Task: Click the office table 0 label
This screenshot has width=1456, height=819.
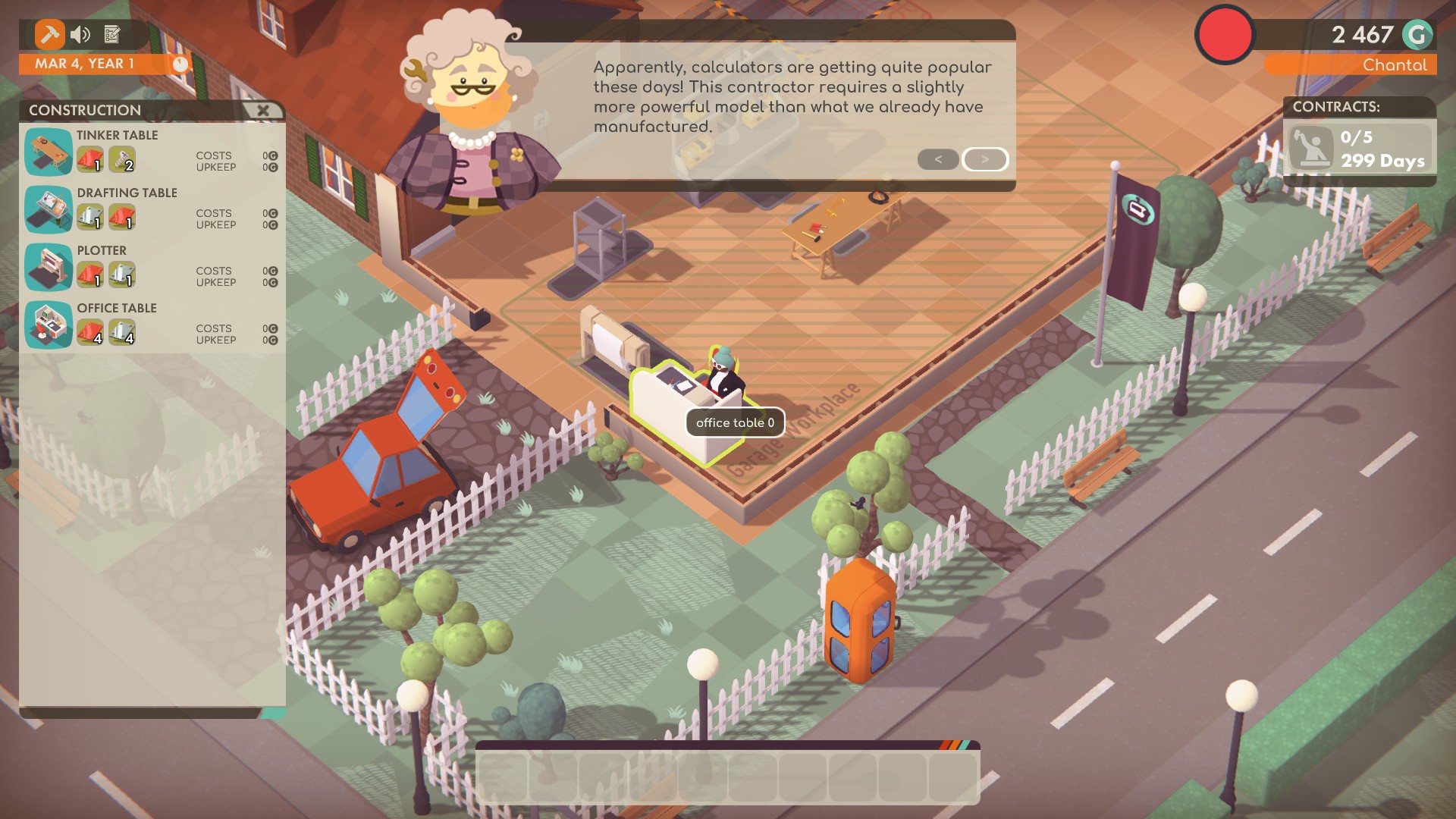Action: tap(735, 423)
